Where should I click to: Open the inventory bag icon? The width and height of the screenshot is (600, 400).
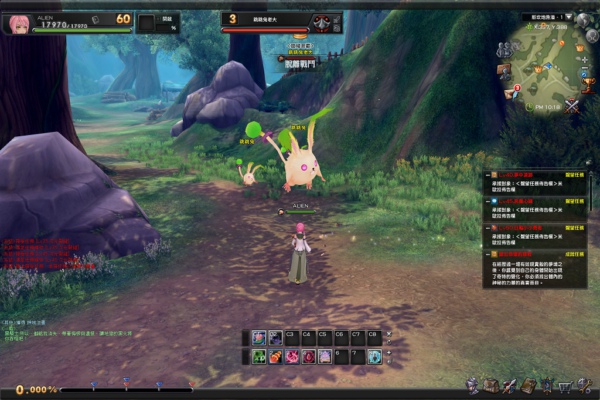click(488, 386)
